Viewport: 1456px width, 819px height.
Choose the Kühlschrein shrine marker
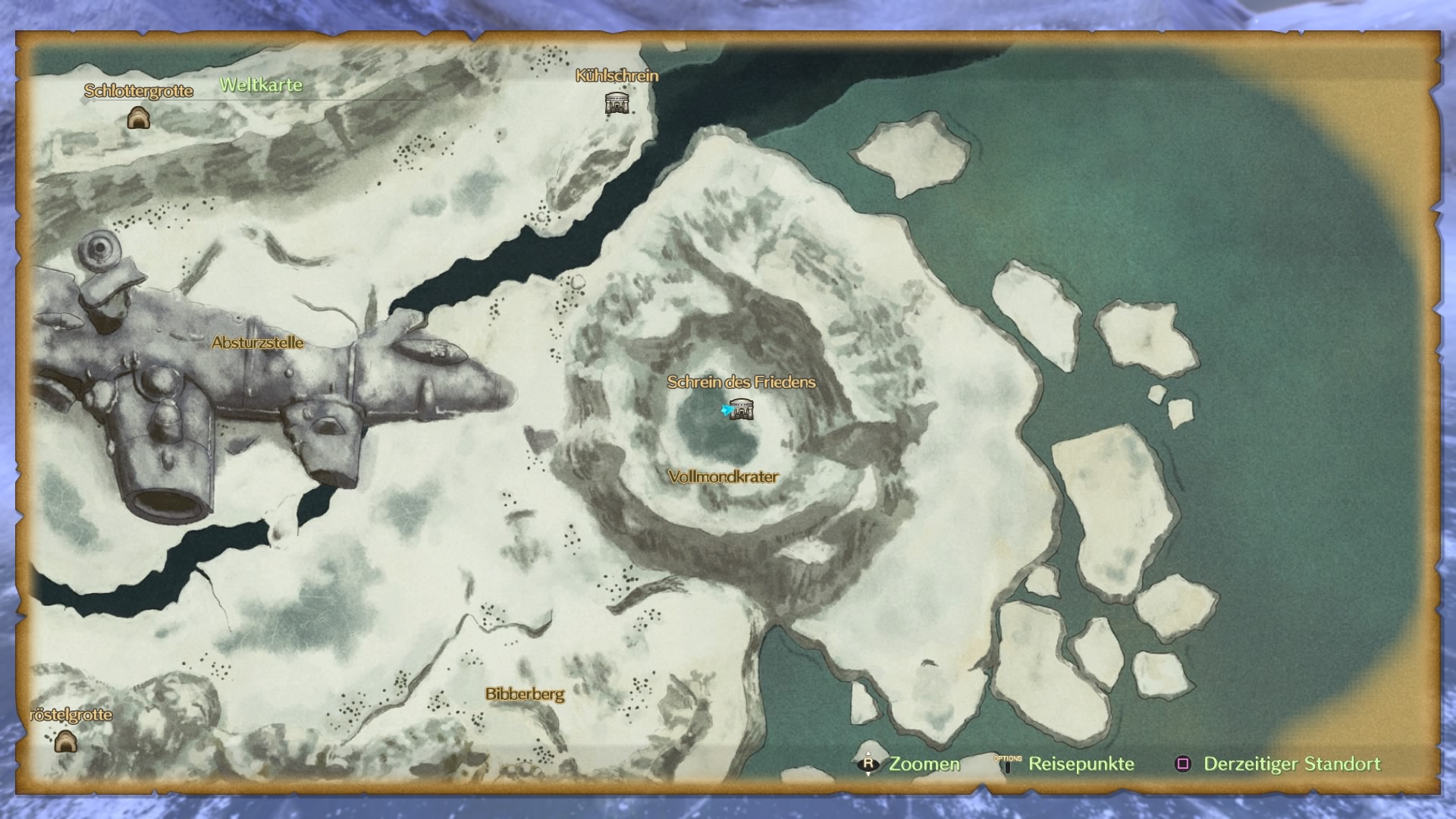(x=617, y=102)
